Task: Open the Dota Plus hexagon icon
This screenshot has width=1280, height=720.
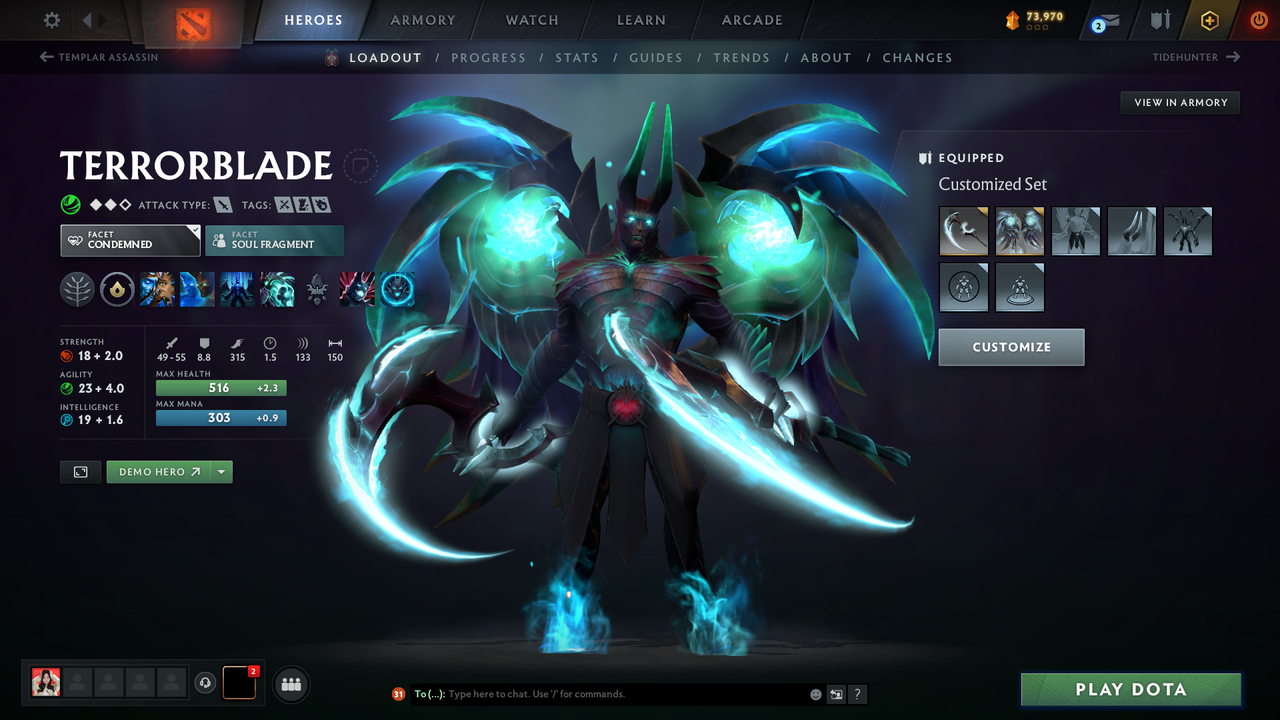Action: point(1209,19)
